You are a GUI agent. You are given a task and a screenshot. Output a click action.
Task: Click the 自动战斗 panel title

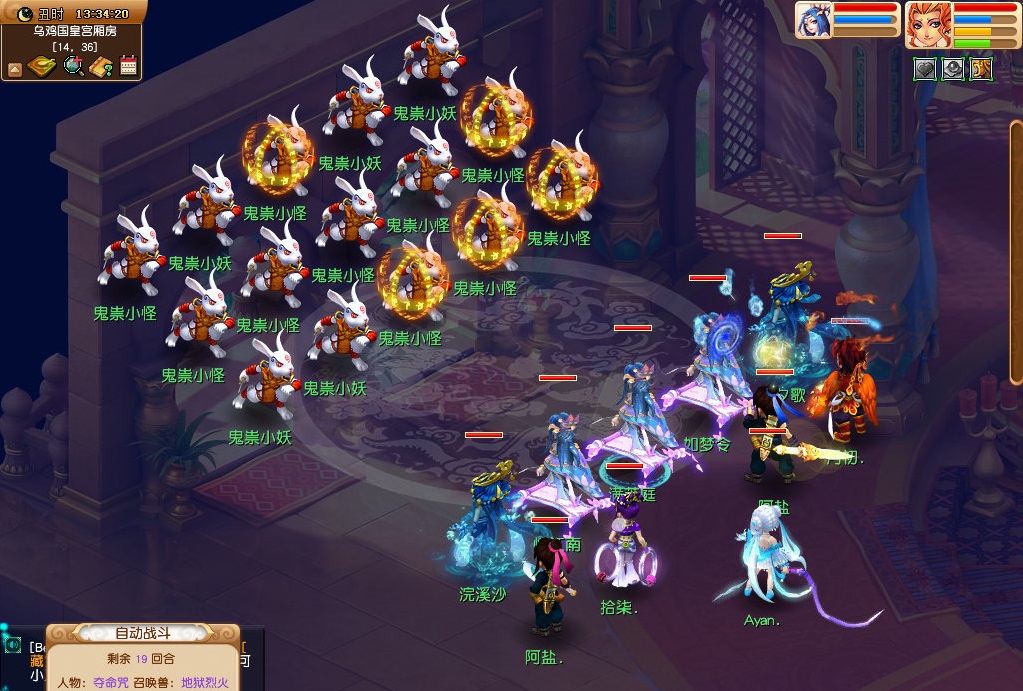142,633
